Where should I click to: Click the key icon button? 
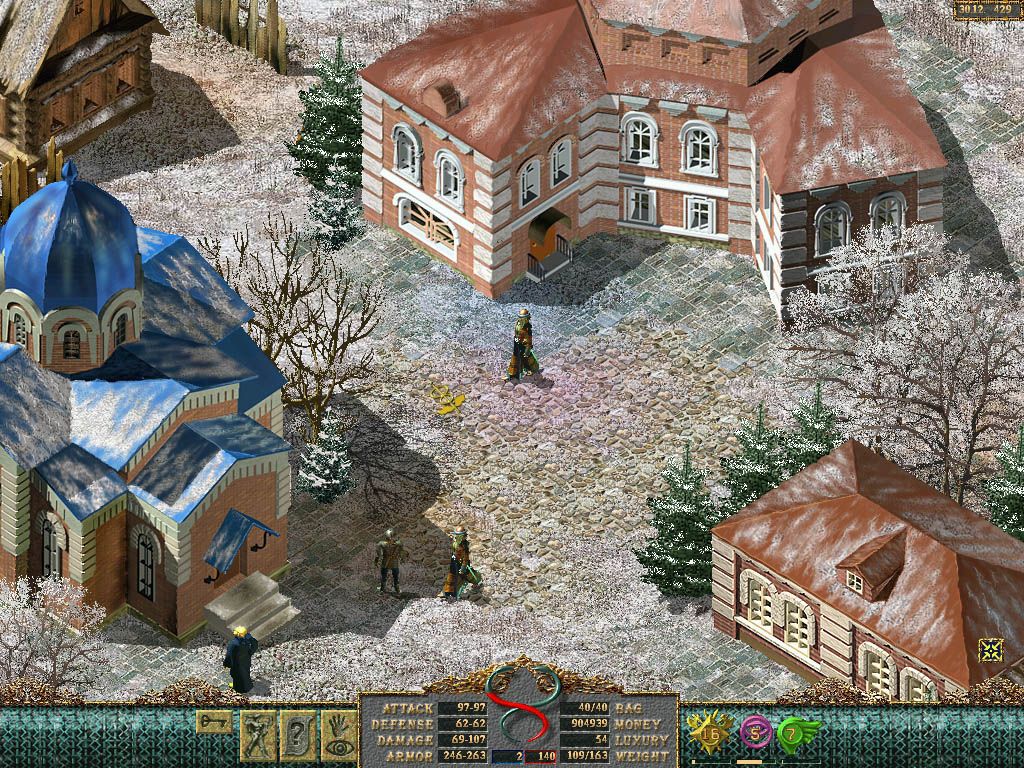214,721
